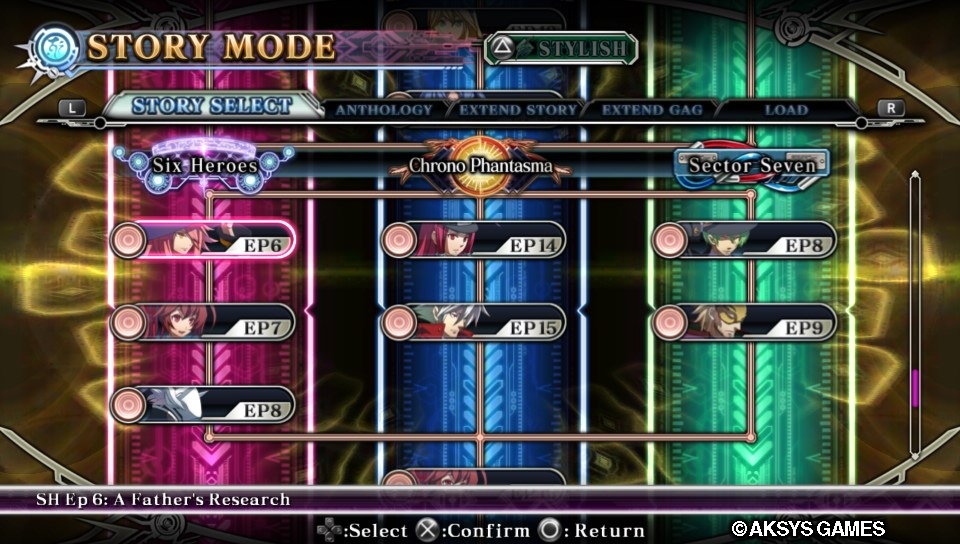
Task: Select Six Heroes episode EP7
Action: [203, 323]
